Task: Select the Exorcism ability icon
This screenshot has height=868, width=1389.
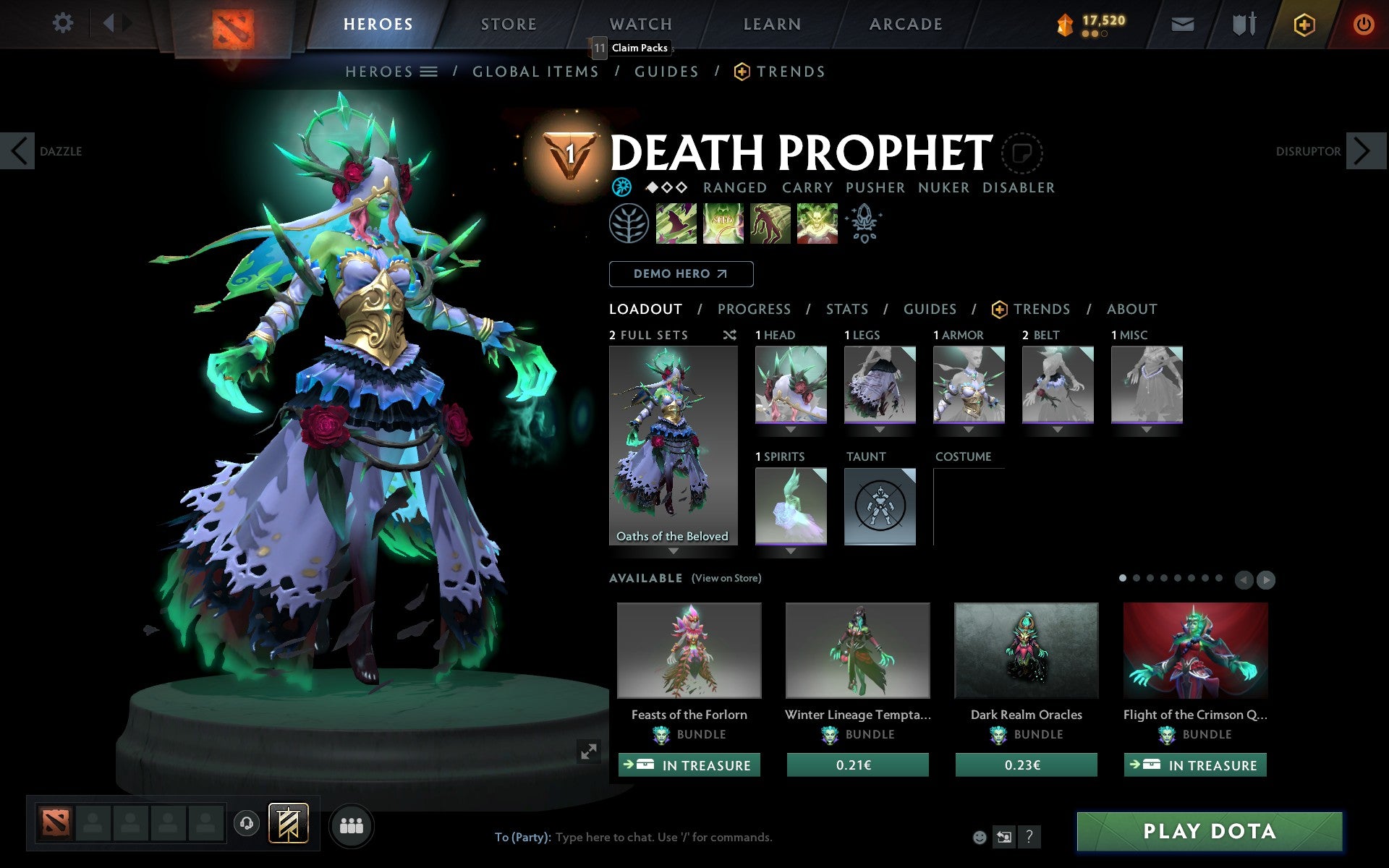Action: (817, 224)
